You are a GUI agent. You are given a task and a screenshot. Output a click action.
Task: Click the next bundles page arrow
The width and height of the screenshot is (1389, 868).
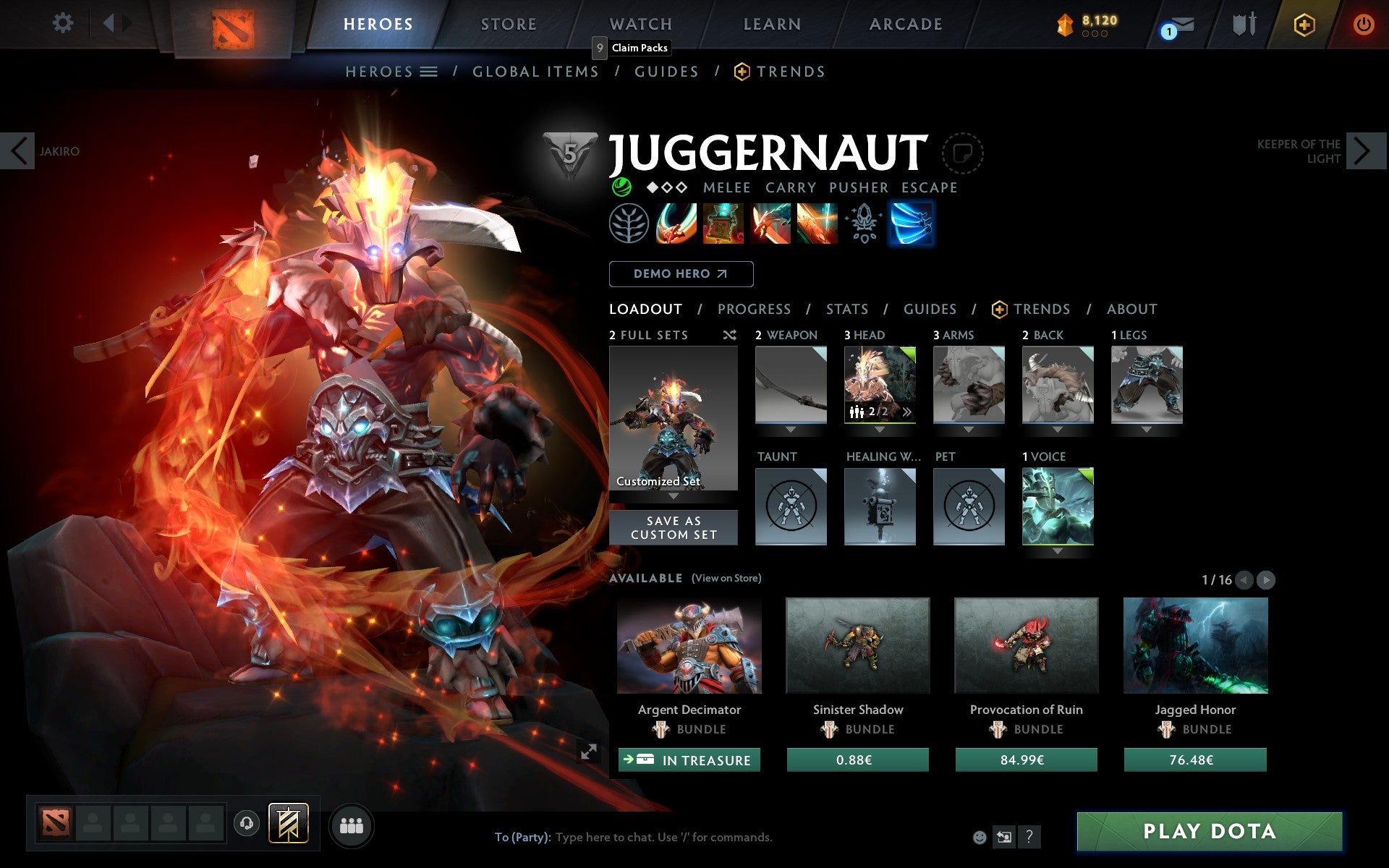1267,579
